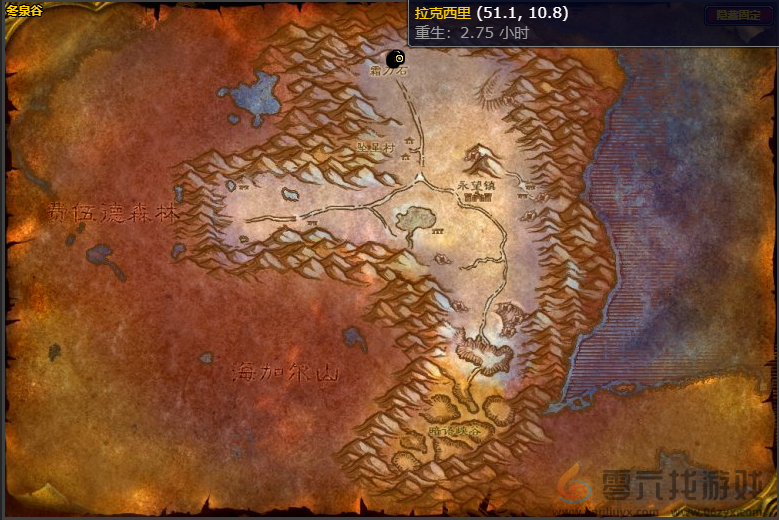
Task: Click the 拉克西里 spawn marker on the map
Action: (397, 60)
